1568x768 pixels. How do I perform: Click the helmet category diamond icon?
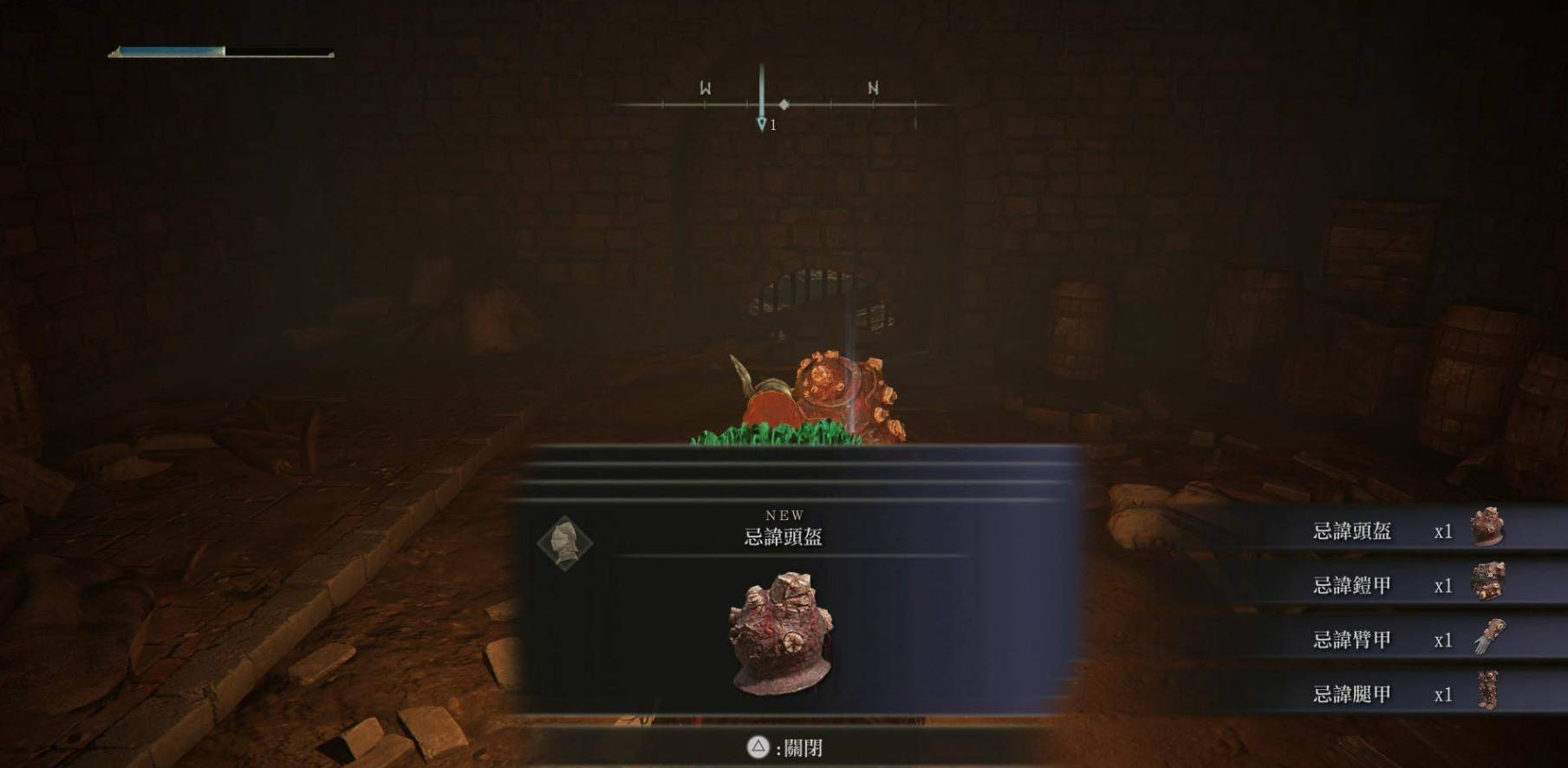(x=564, y=543)
